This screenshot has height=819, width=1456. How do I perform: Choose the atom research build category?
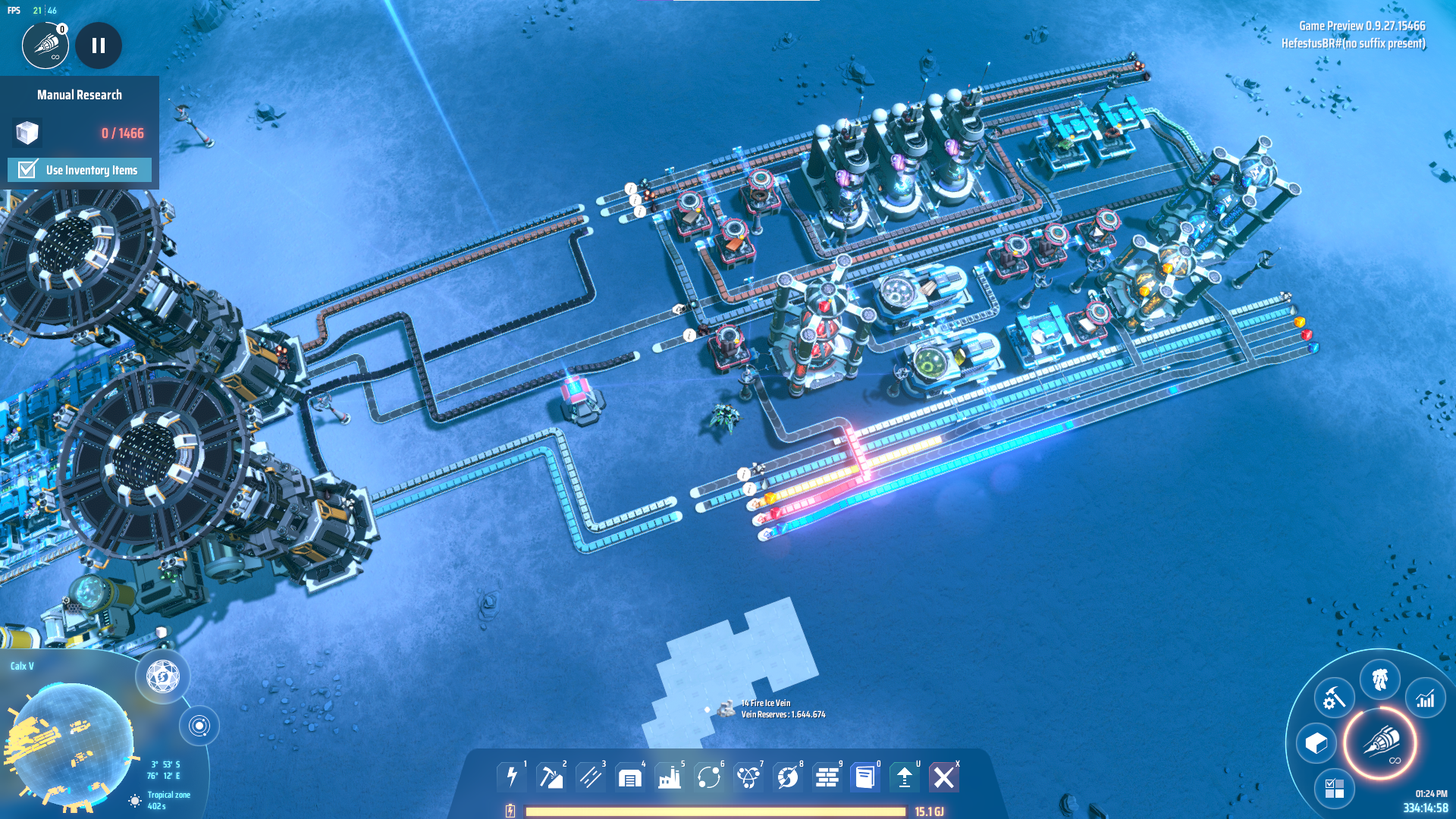click(748, 777)
